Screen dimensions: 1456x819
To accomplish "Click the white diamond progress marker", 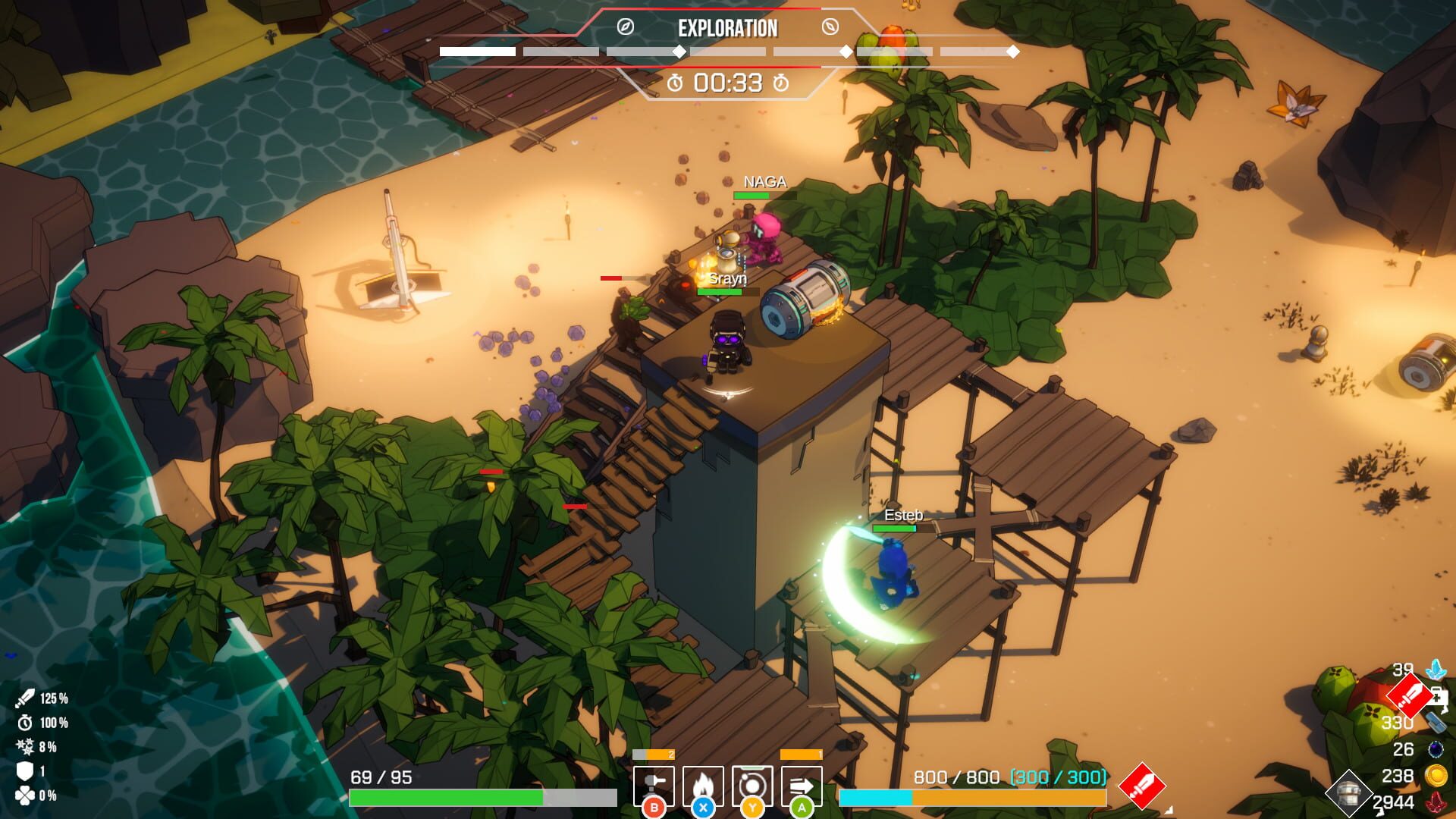I will coord(678,52).
